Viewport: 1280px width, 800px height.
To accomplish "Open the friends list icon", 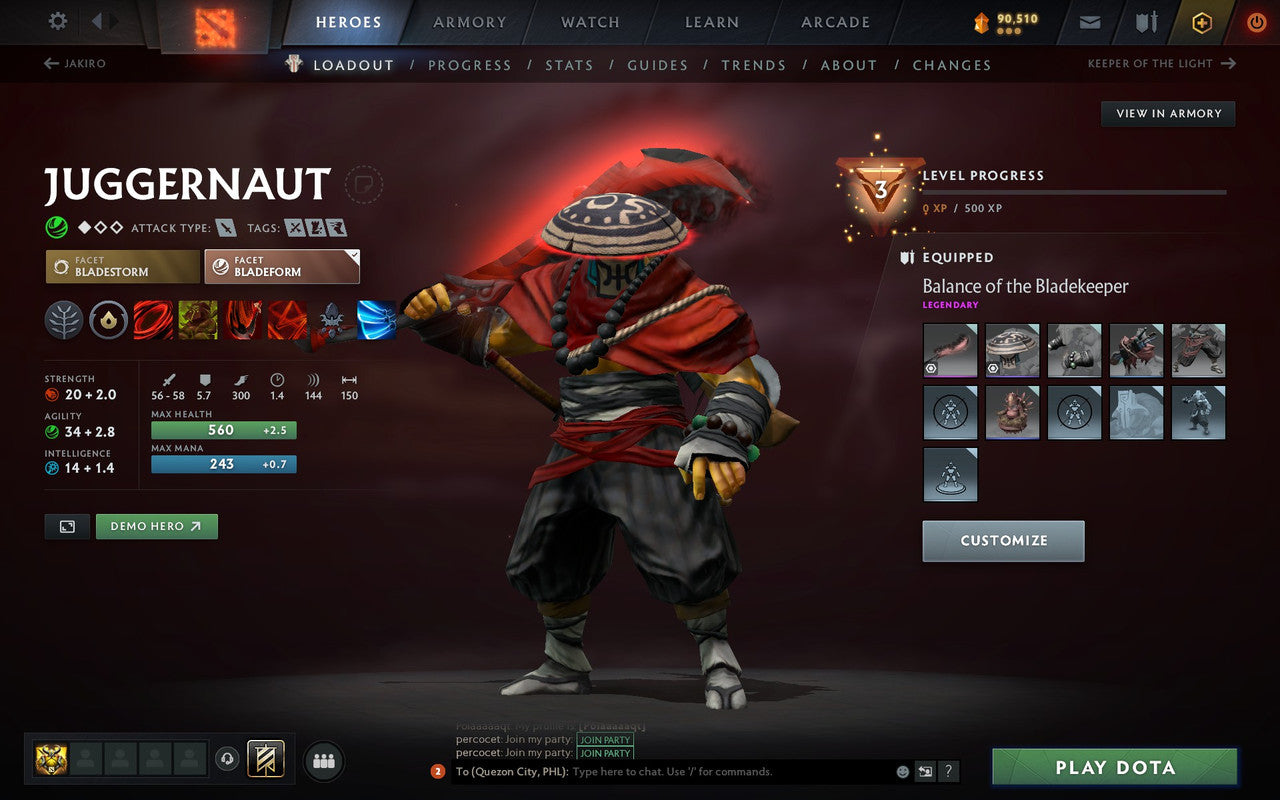I will tap(323, 760).
